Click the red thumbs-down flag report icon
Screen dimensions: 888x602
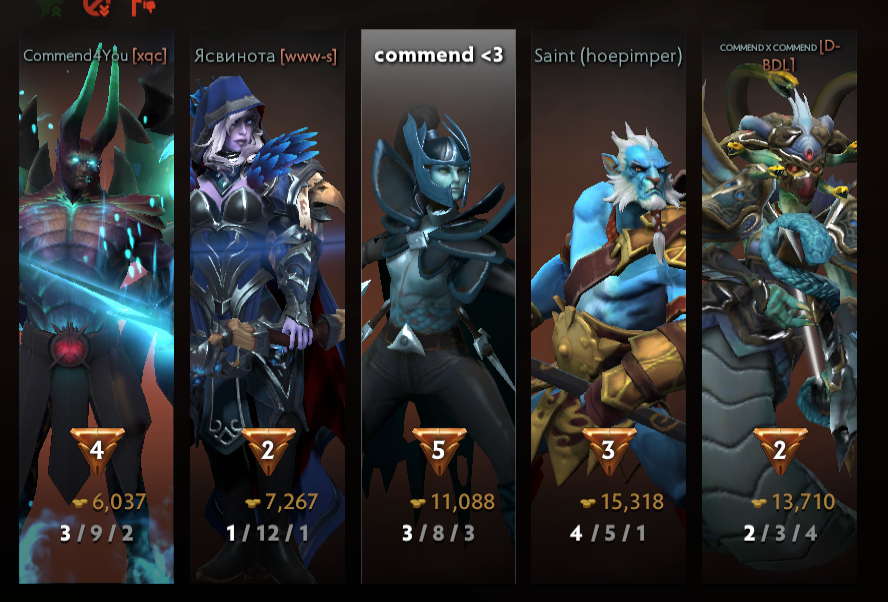pyautogui.click(x=141, y=7)
